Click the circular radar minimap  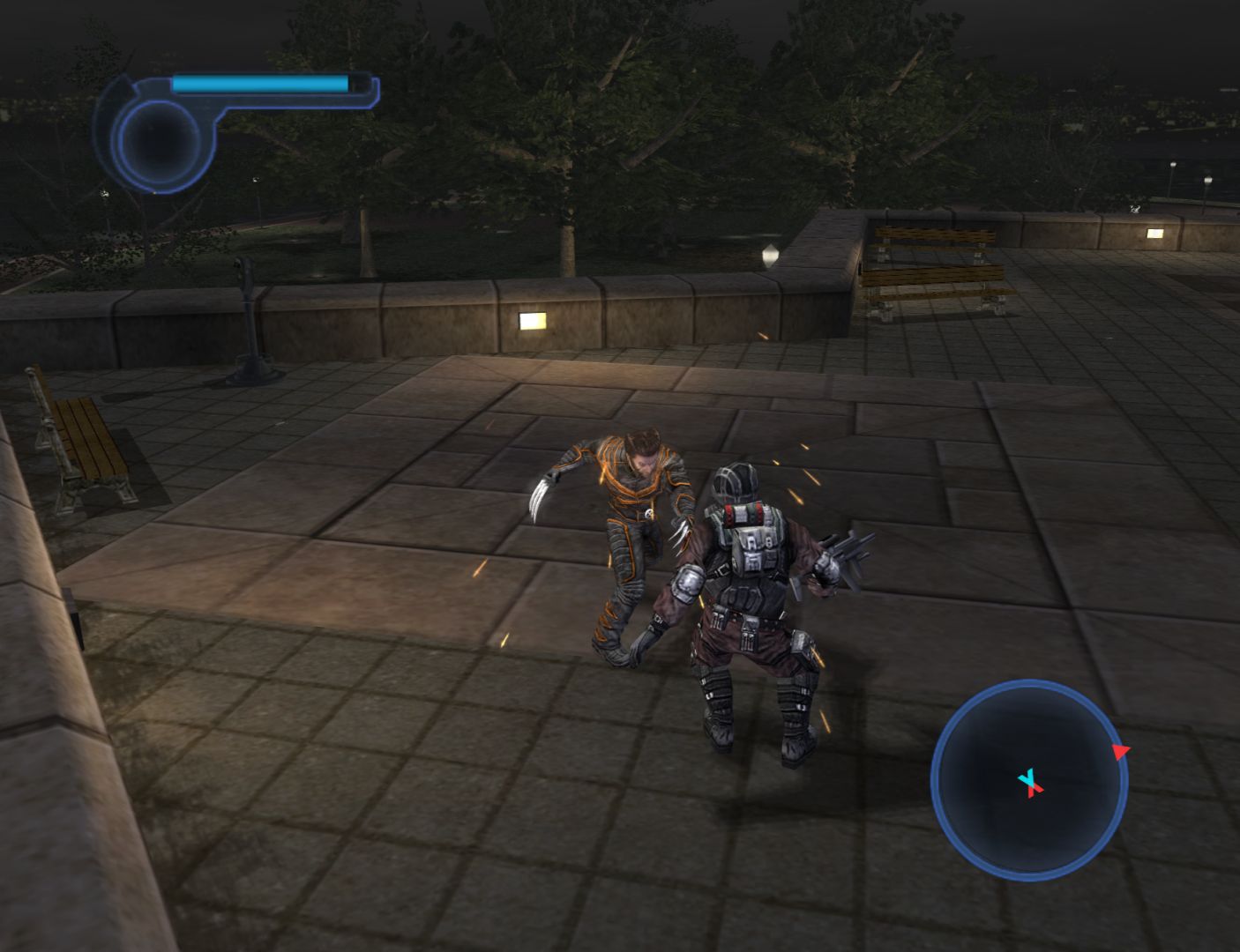(1029, 780)
